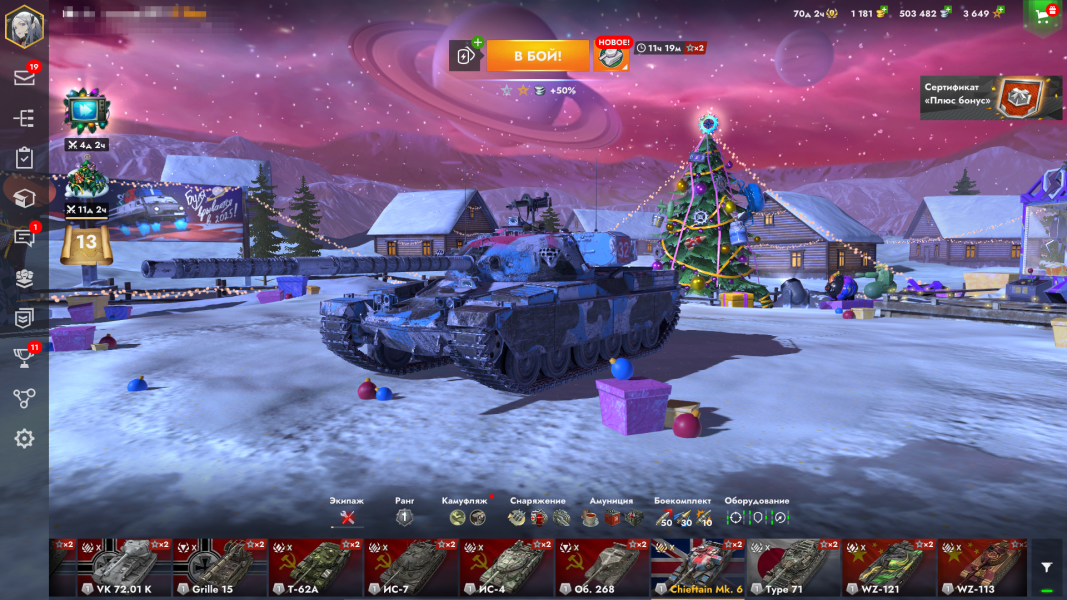Open the shop cart in the corner

pos(1044,15)
